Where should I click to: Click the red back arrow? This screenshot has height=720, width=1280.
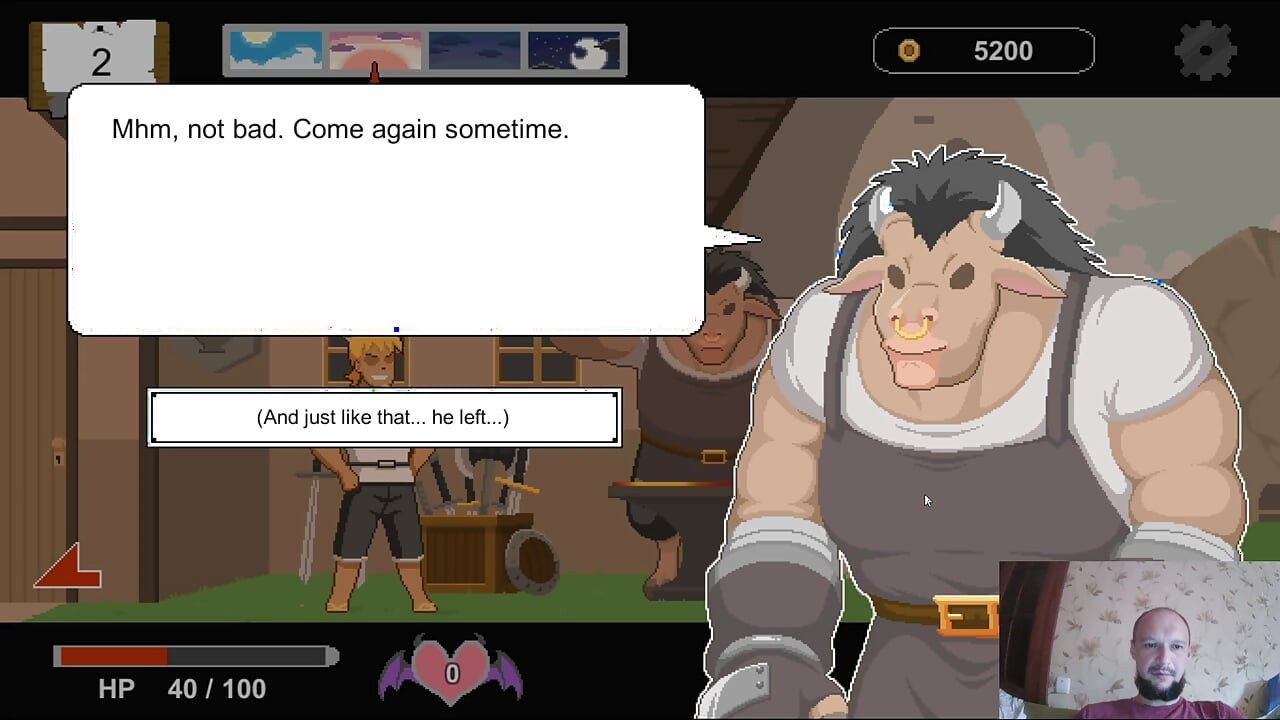click(x=67, y=567)
